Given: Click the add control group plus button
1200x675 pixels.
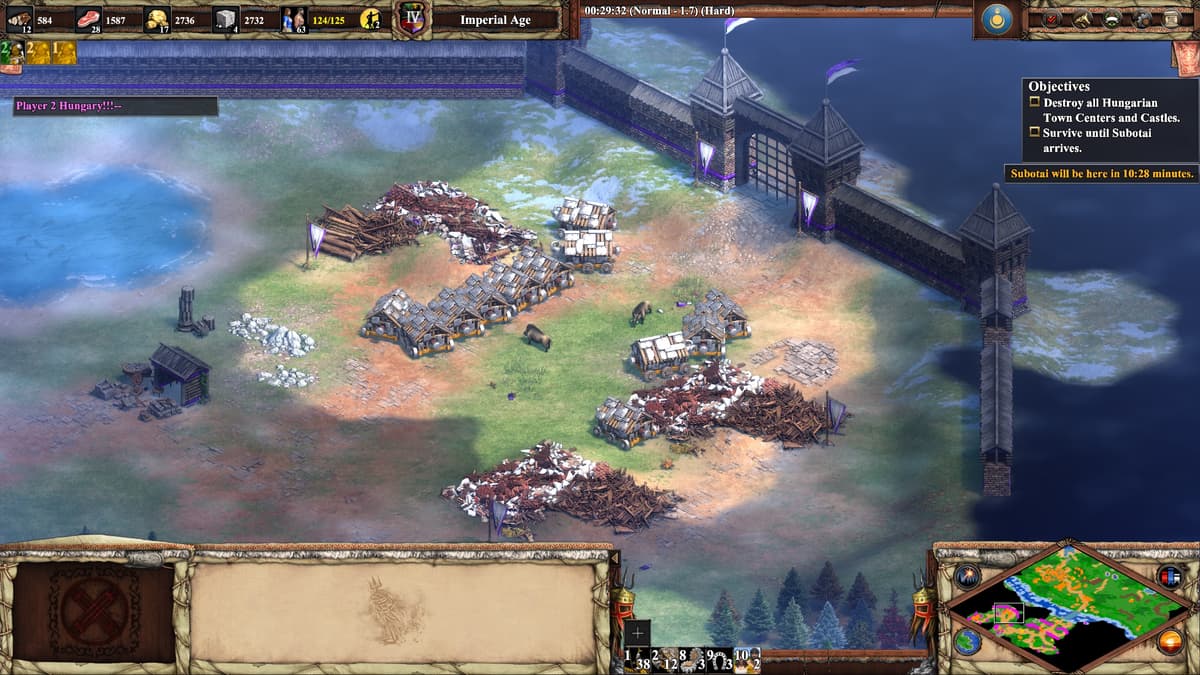Looking at the screenshot, I should (637, 633).
